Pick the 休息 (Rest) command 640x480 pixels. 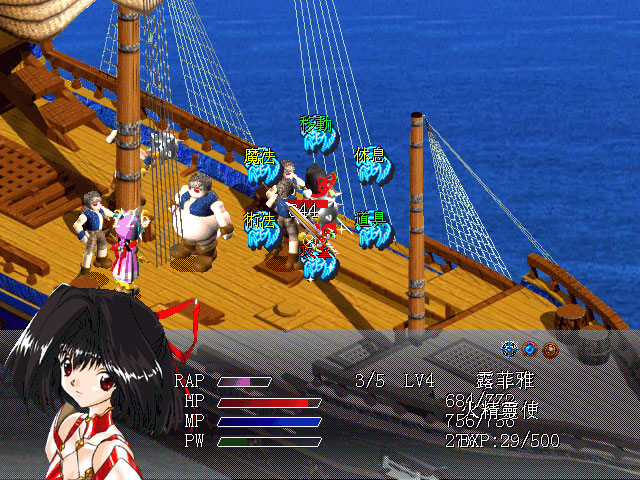371,165
